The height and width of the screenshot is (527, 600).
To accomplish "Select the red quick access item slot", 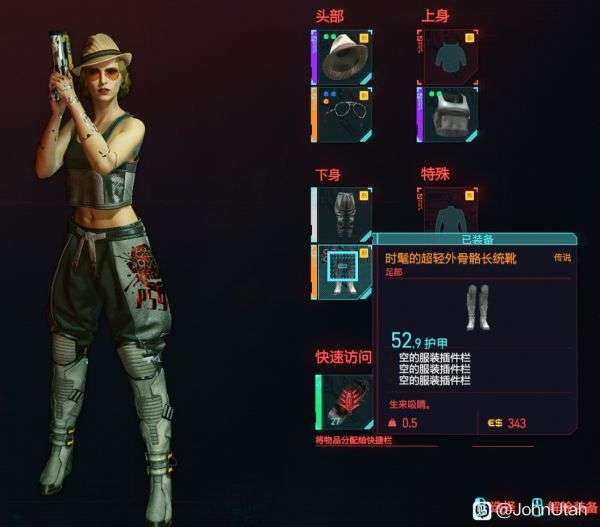I will tap(344, 403).
